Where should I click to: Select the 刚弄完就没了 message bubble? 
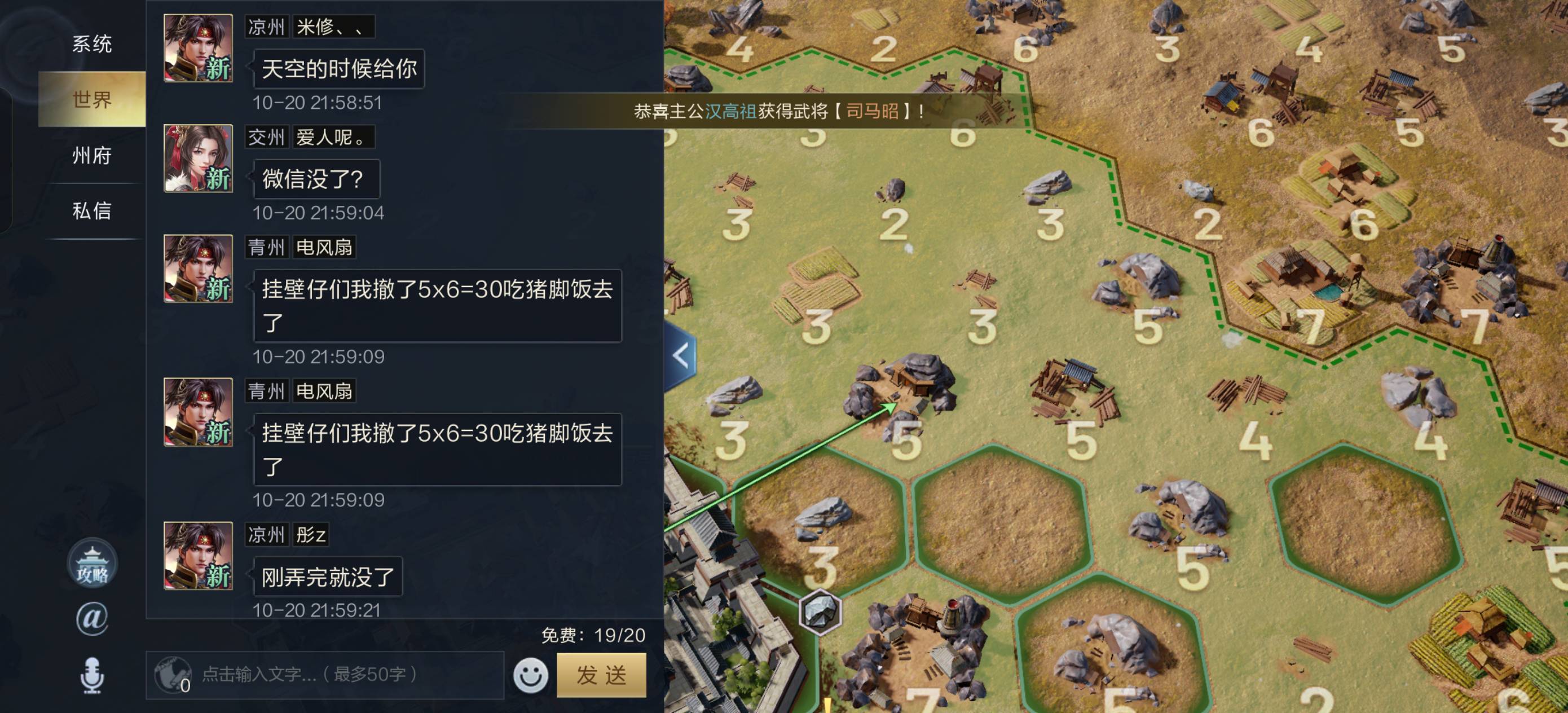328,576
